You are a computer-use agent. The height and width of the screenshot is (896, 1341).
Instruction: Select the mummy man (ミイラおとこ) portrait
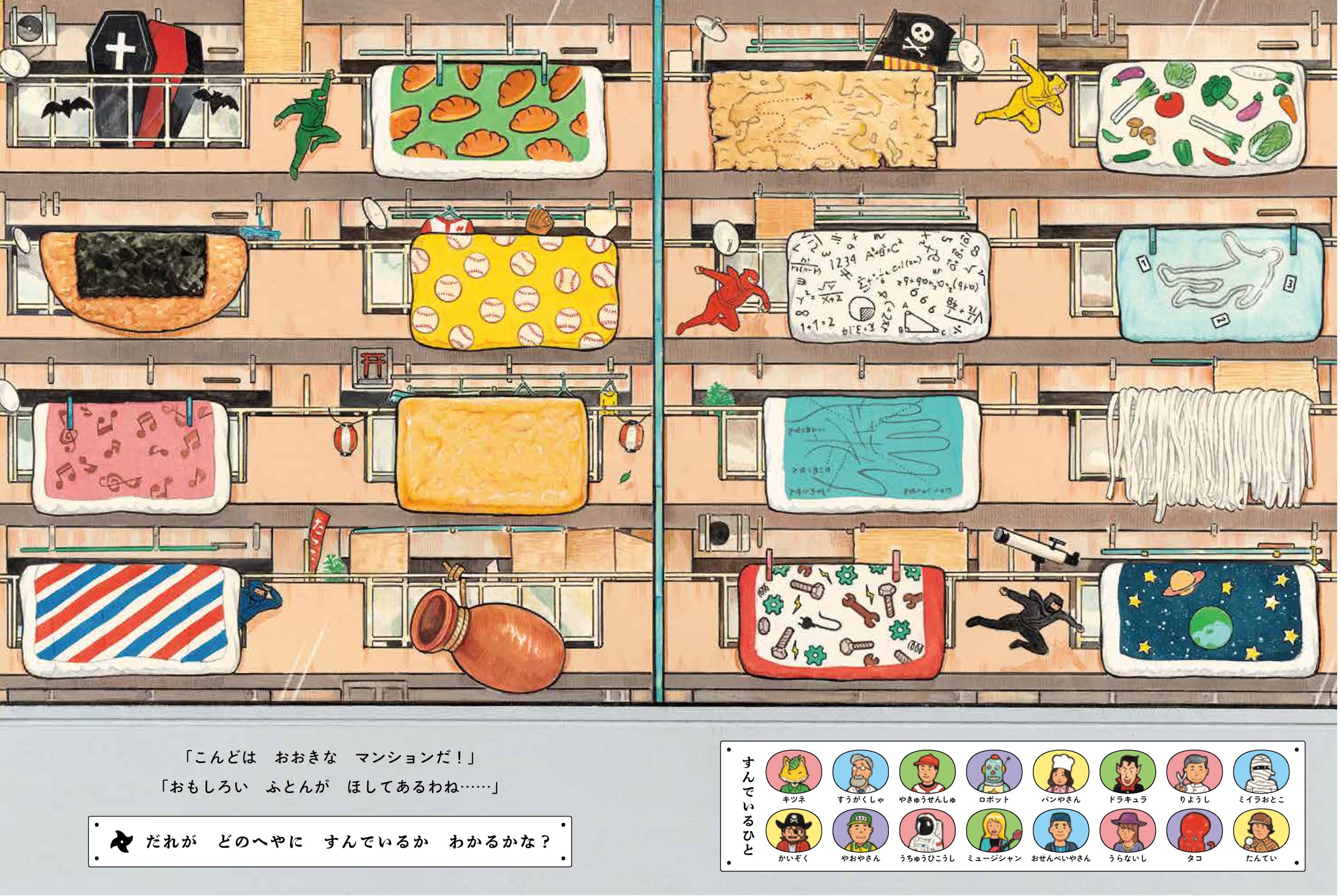[x=1262, y=771]
